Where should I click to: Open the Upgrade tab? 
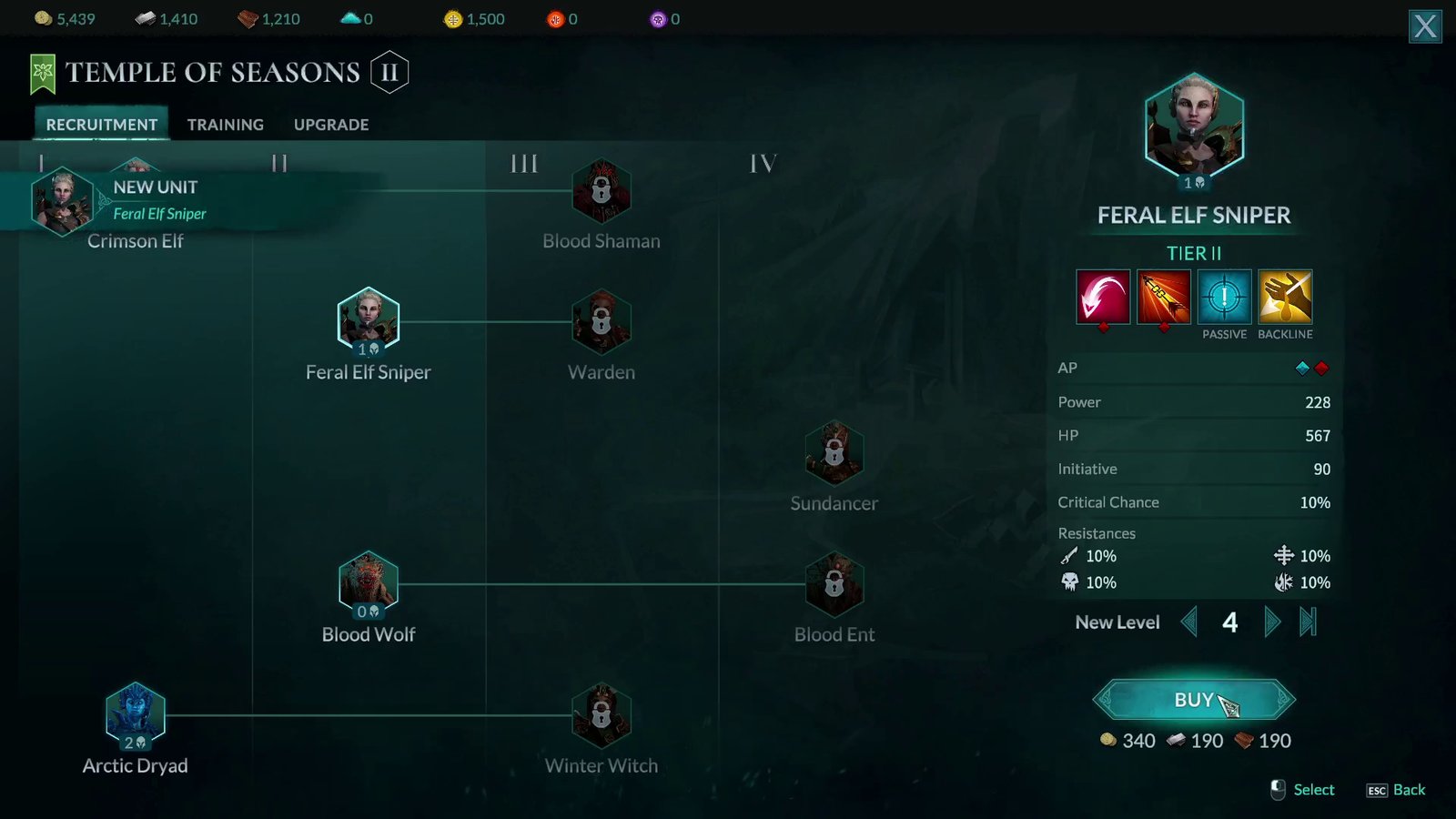pyautogui.click(x=330, y=125)
